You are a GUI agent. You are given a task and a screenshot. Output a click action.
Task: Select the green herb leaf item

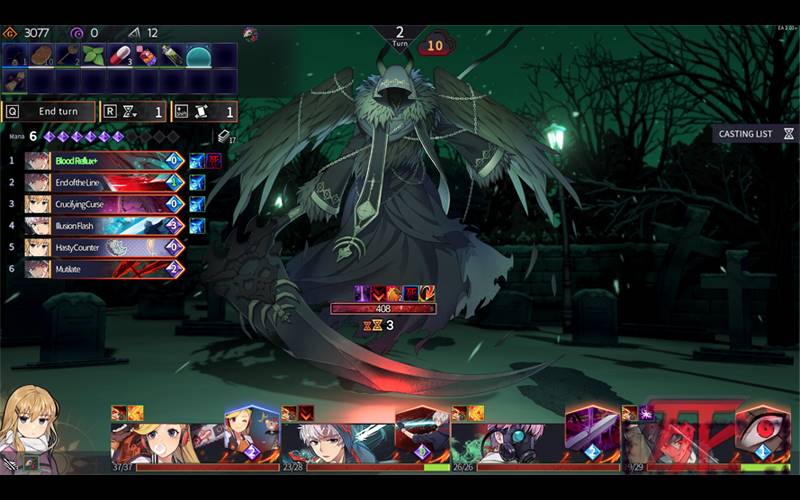pyautogui.click(x=94, y=55)
